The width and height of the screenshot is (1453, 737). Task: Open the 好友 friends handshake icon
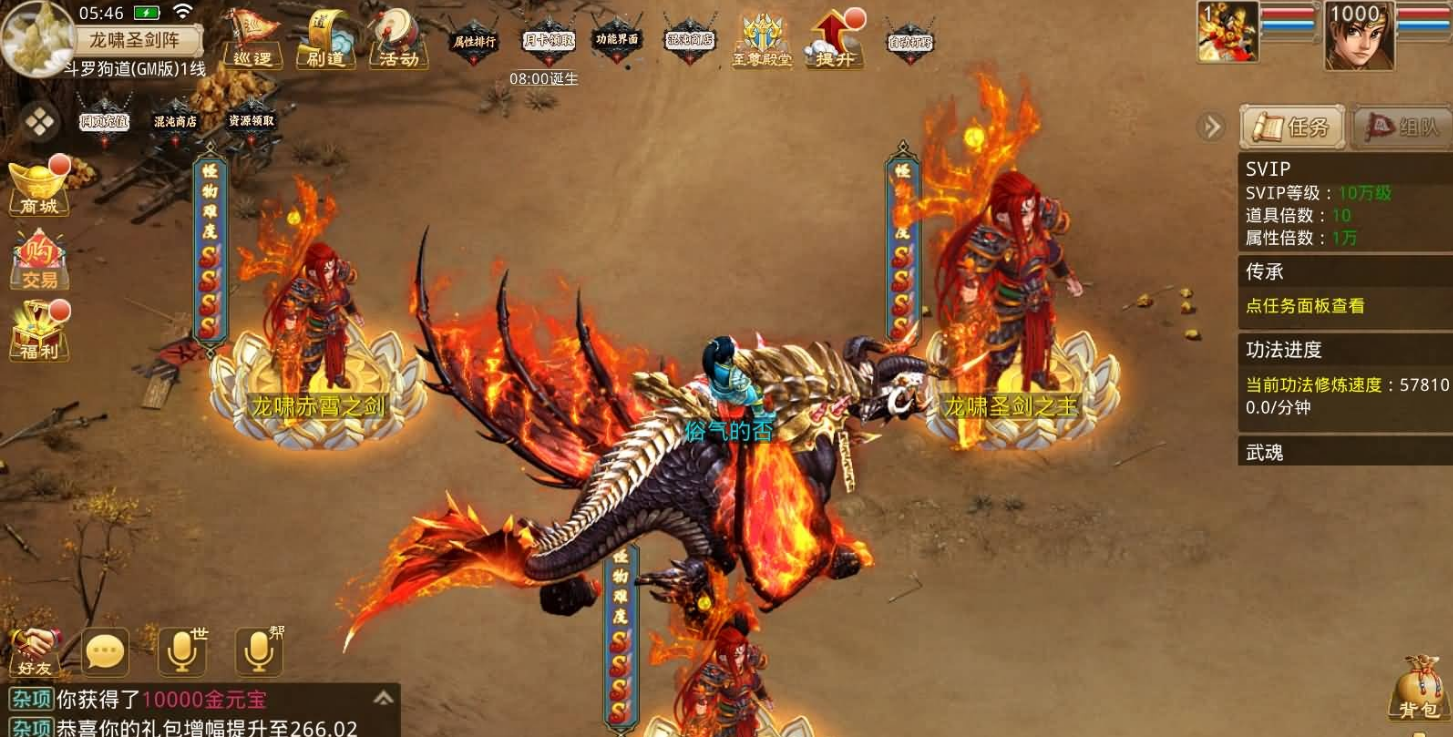35,652
